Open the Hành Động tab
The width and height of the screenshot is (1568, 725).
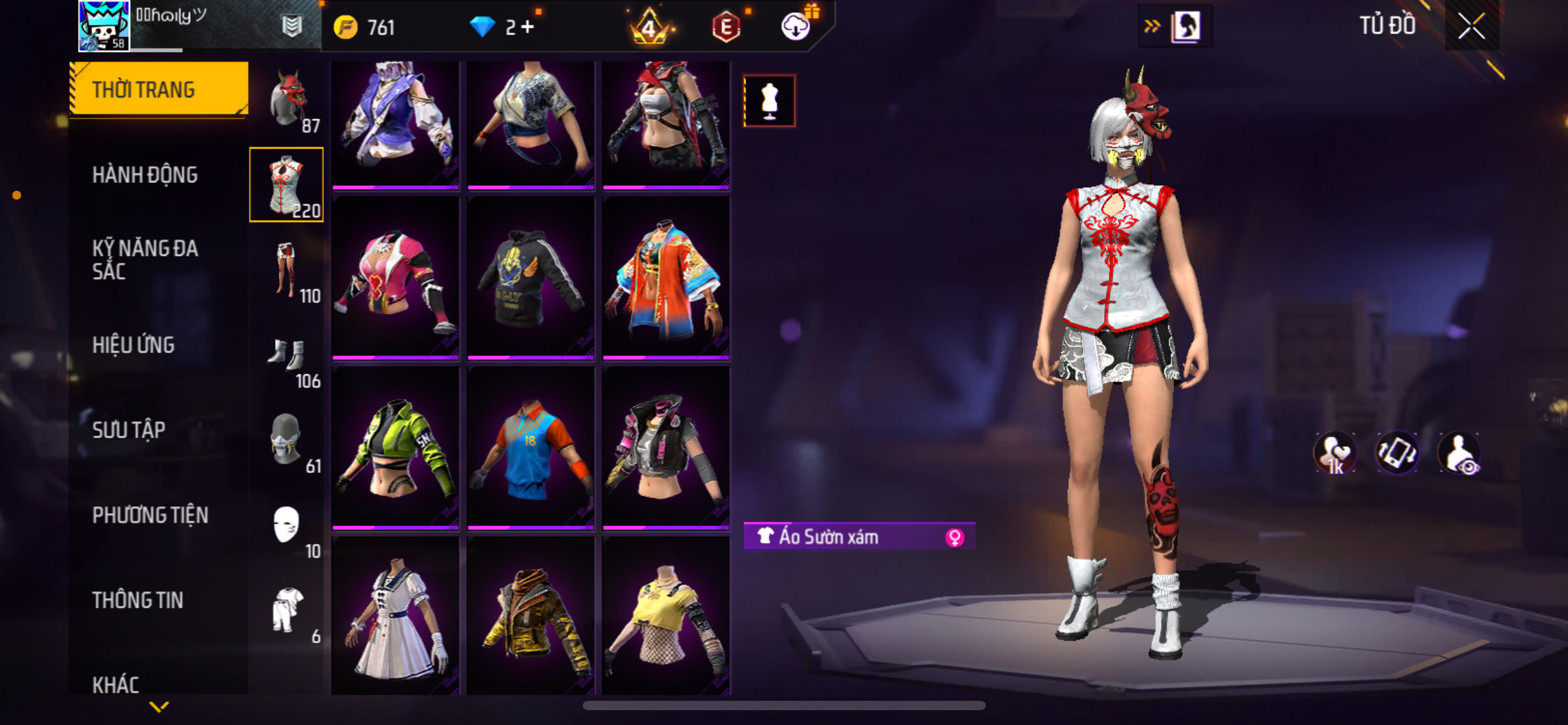(145, 175)
